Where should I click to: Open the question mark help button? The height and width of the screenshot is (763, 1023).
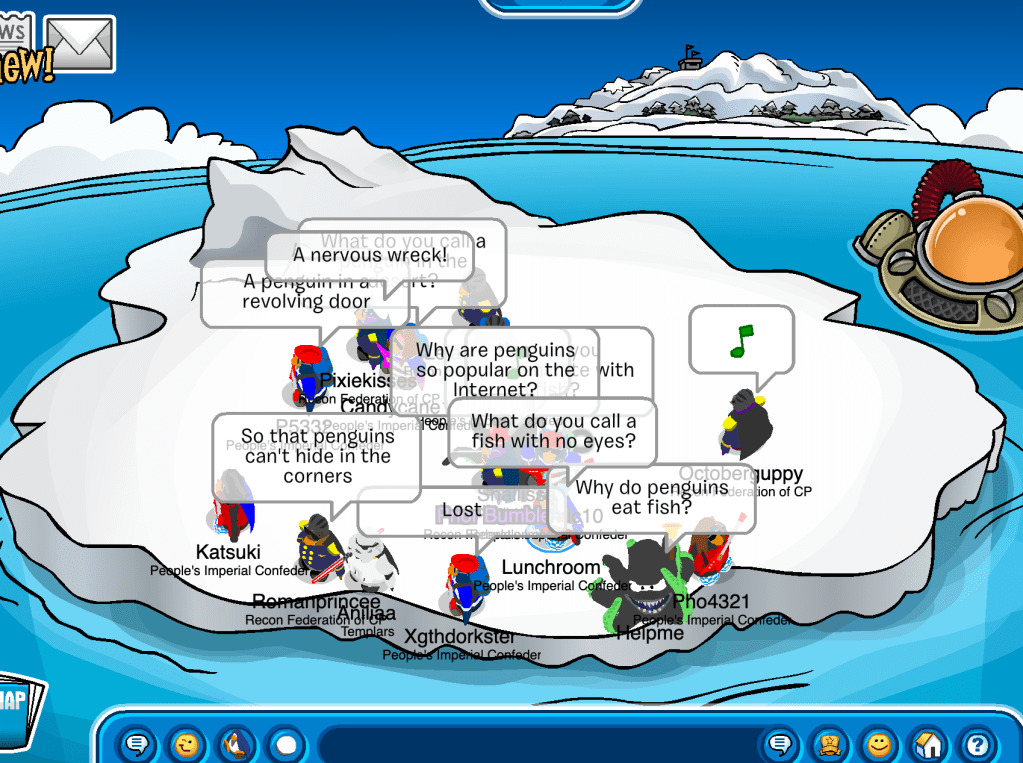[977, 745]
